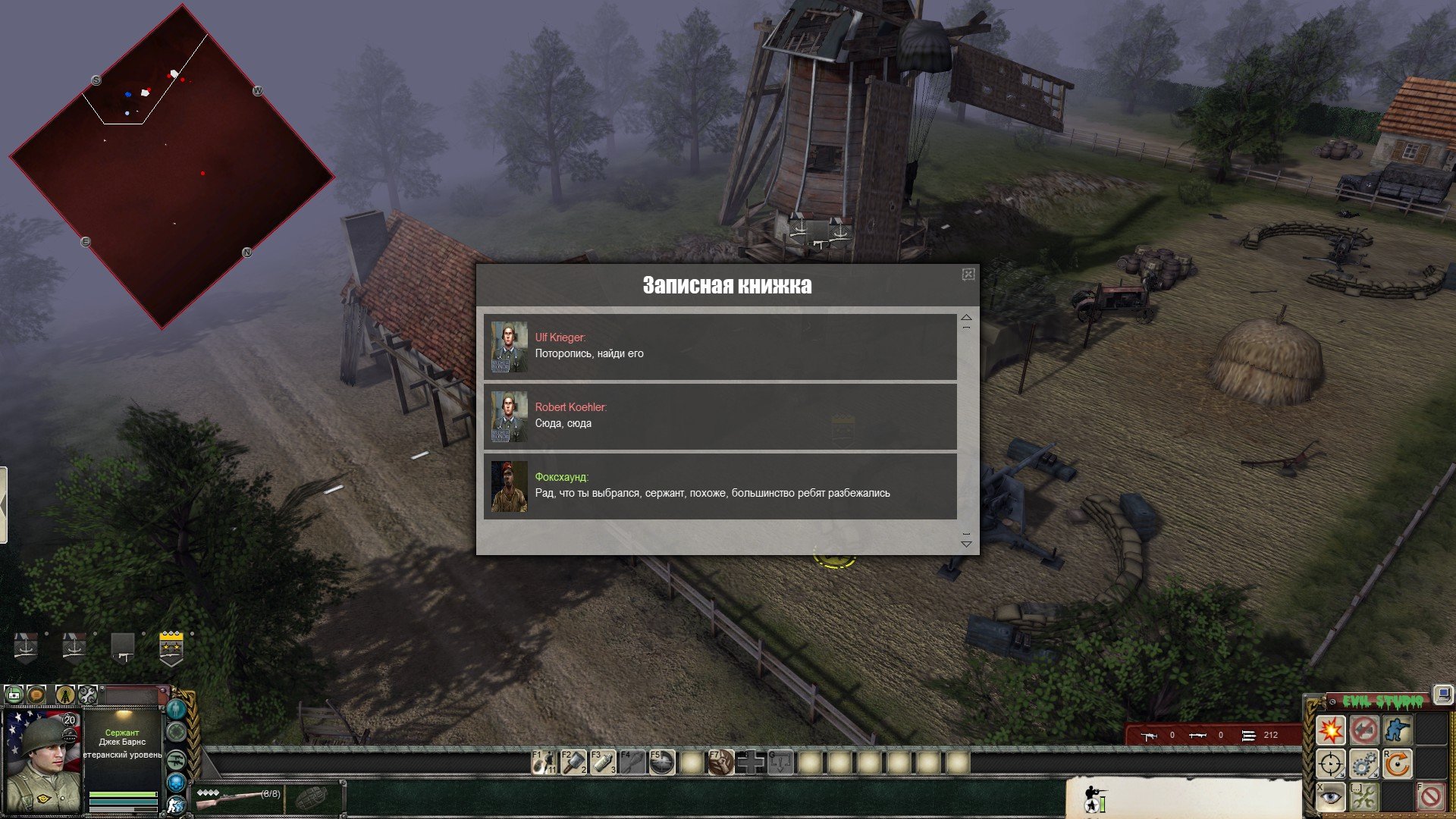
Task: Select the Фоксхаунд message entry
Action: [x=720, y=486]
